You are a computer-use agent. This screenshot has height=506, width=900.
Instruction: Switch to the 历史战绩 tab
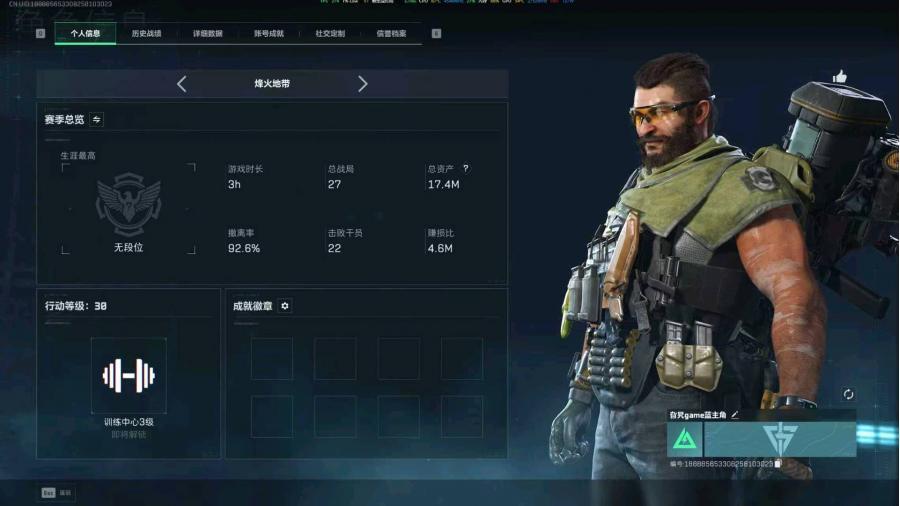tap(146, 34)
